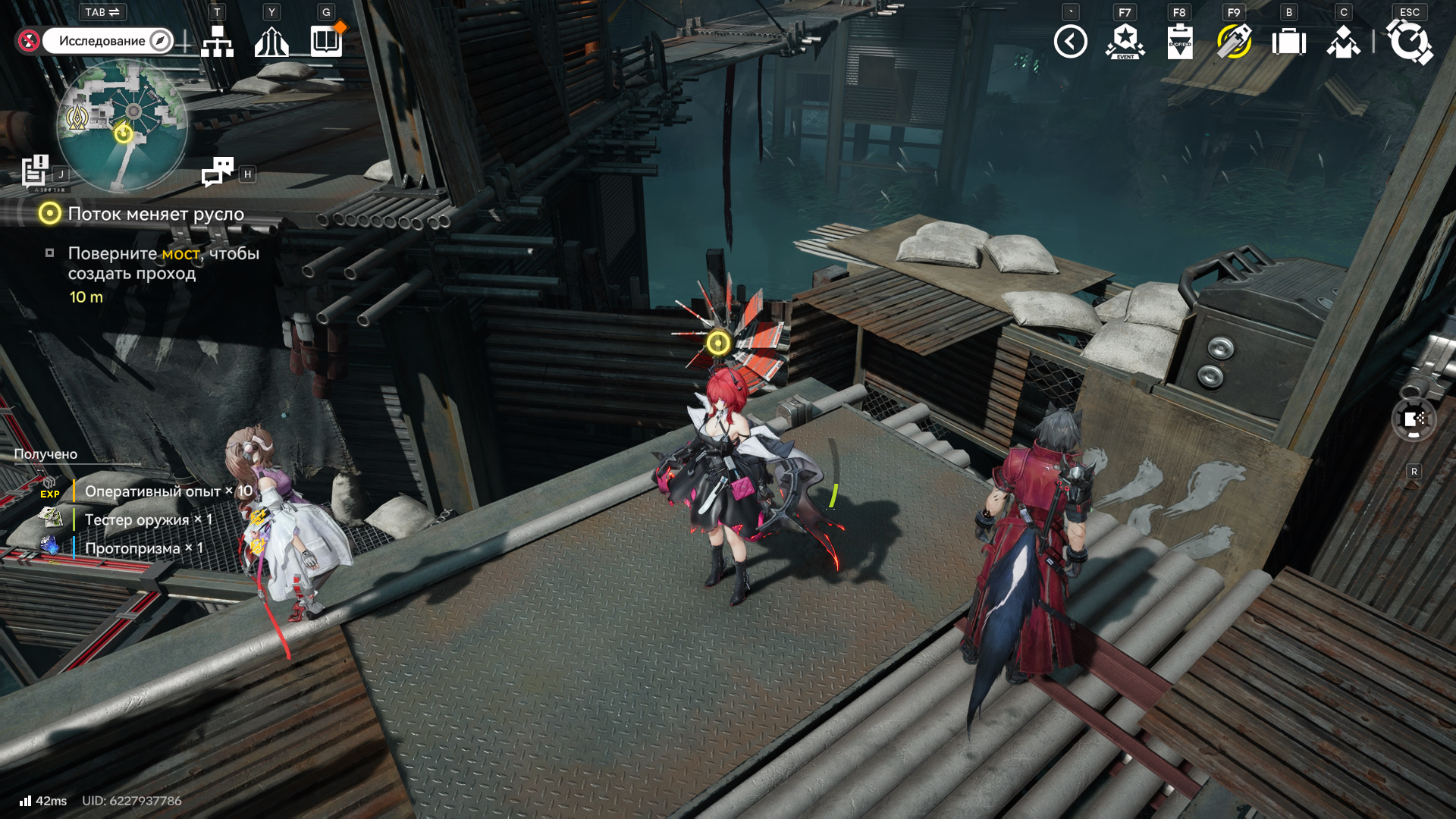Open the backpack inventory
The image size is (1456, 819).
[1288, 42]
